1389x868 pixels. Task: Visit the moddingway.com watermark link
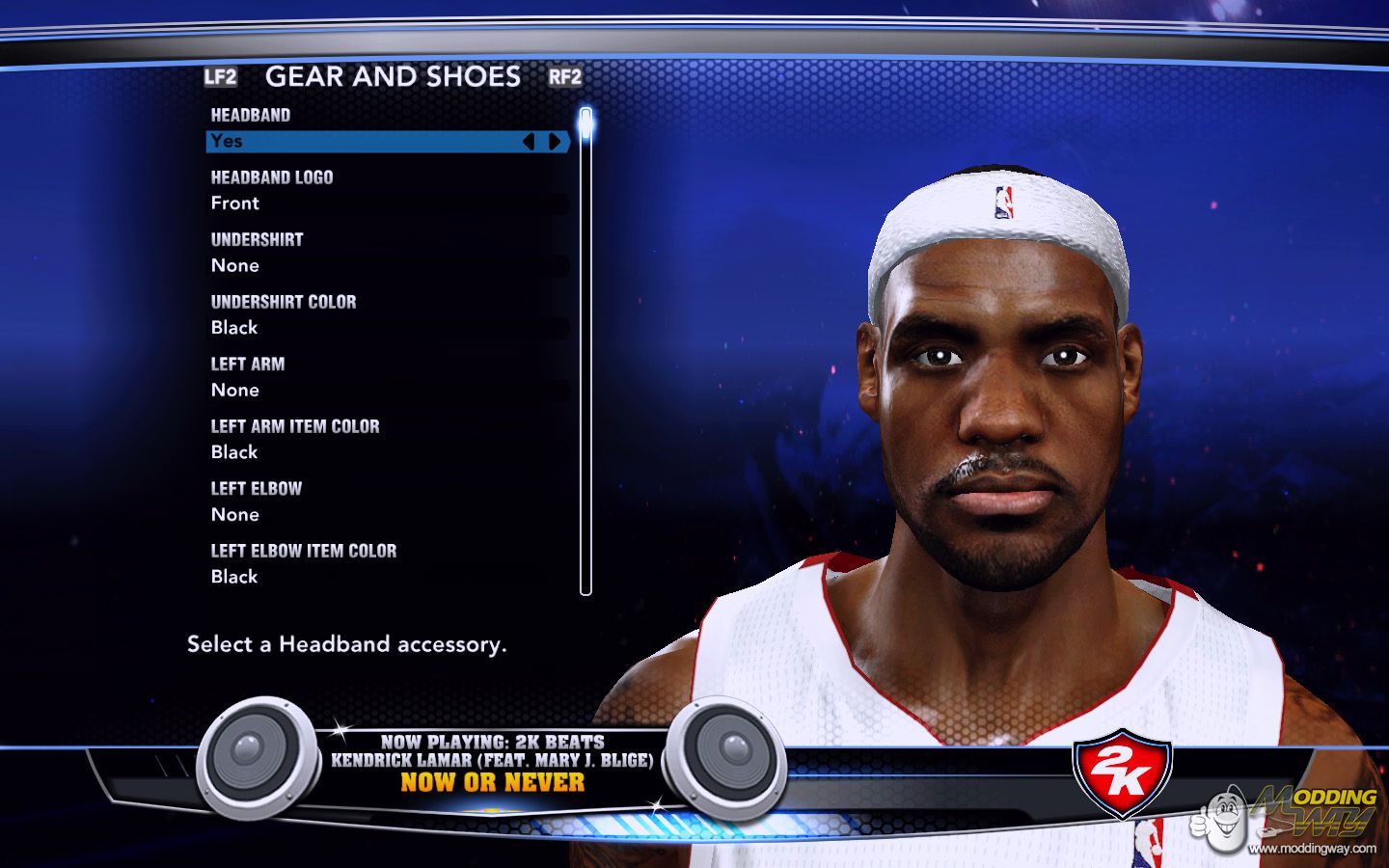pos(1312,849)
